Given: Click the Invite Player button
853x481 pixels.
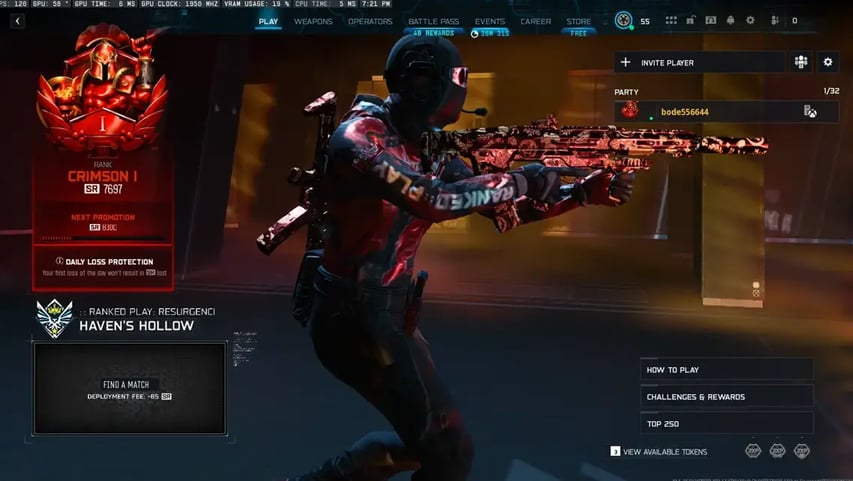Looking at the screenshot, I should point(699,62).
